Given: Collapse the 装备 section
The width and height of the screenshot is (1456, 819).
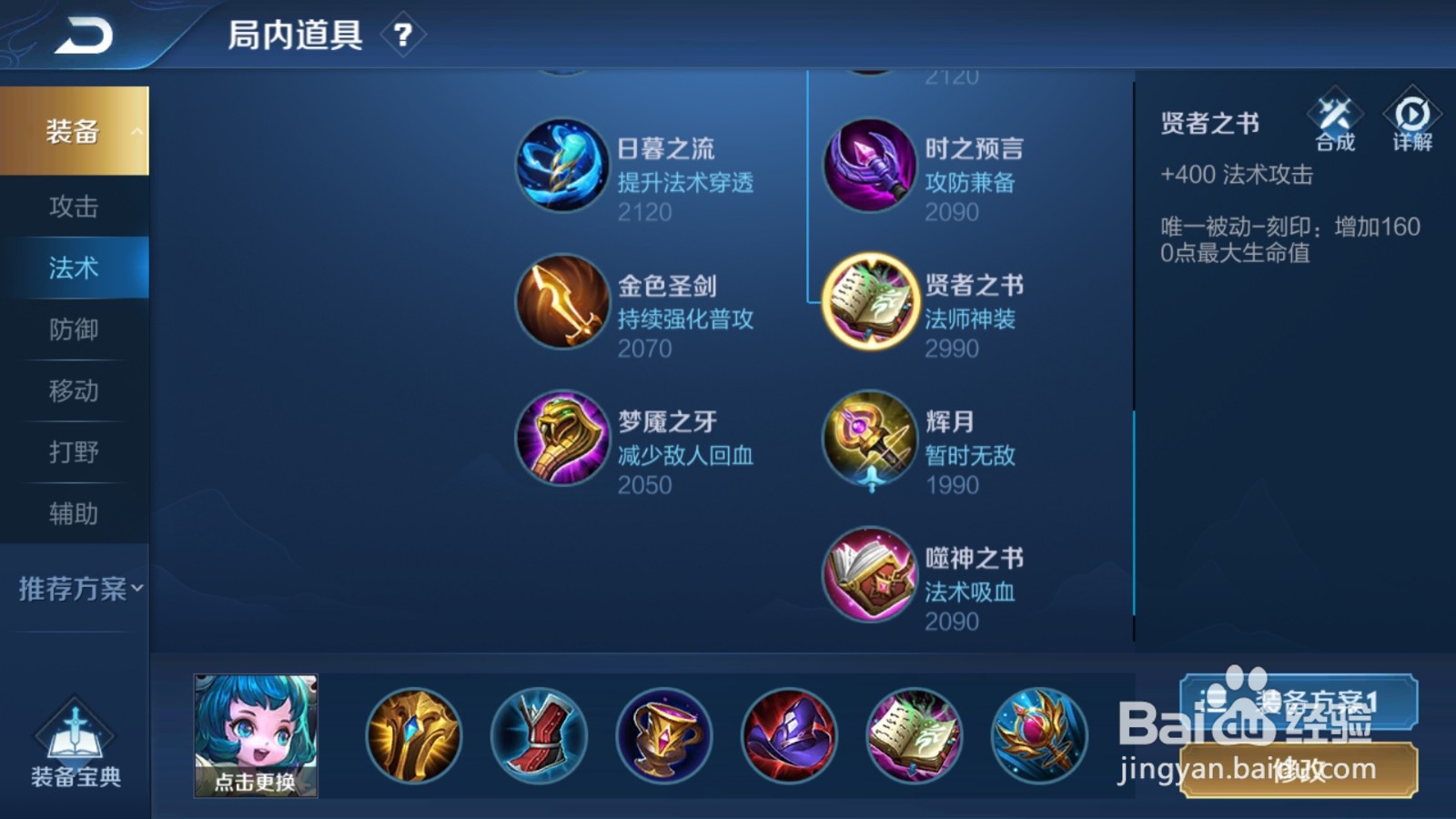Looking at the screenshot, I should click(75, 130).
